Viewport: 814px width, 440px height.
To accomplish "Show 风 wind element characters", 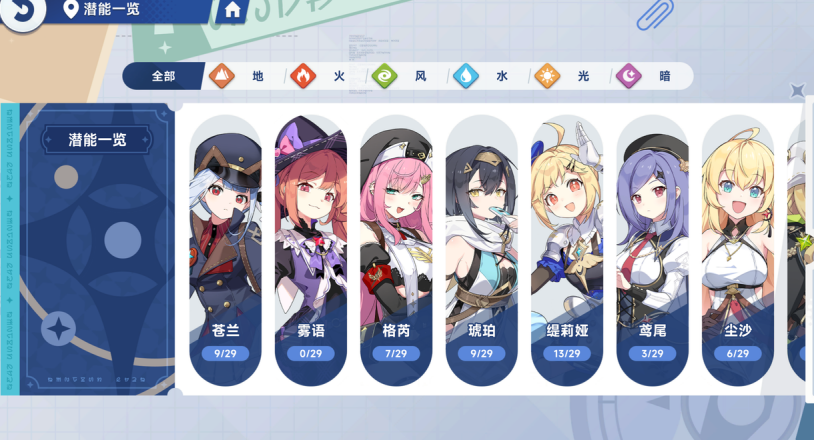I will (x=405, y=76).
